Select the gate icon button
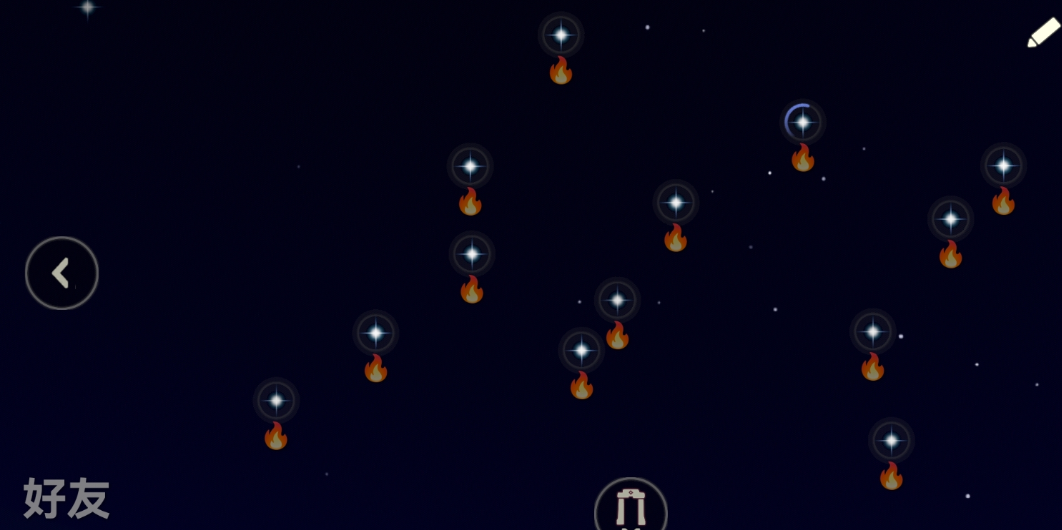1062x530 pixels. coord(630,508)
